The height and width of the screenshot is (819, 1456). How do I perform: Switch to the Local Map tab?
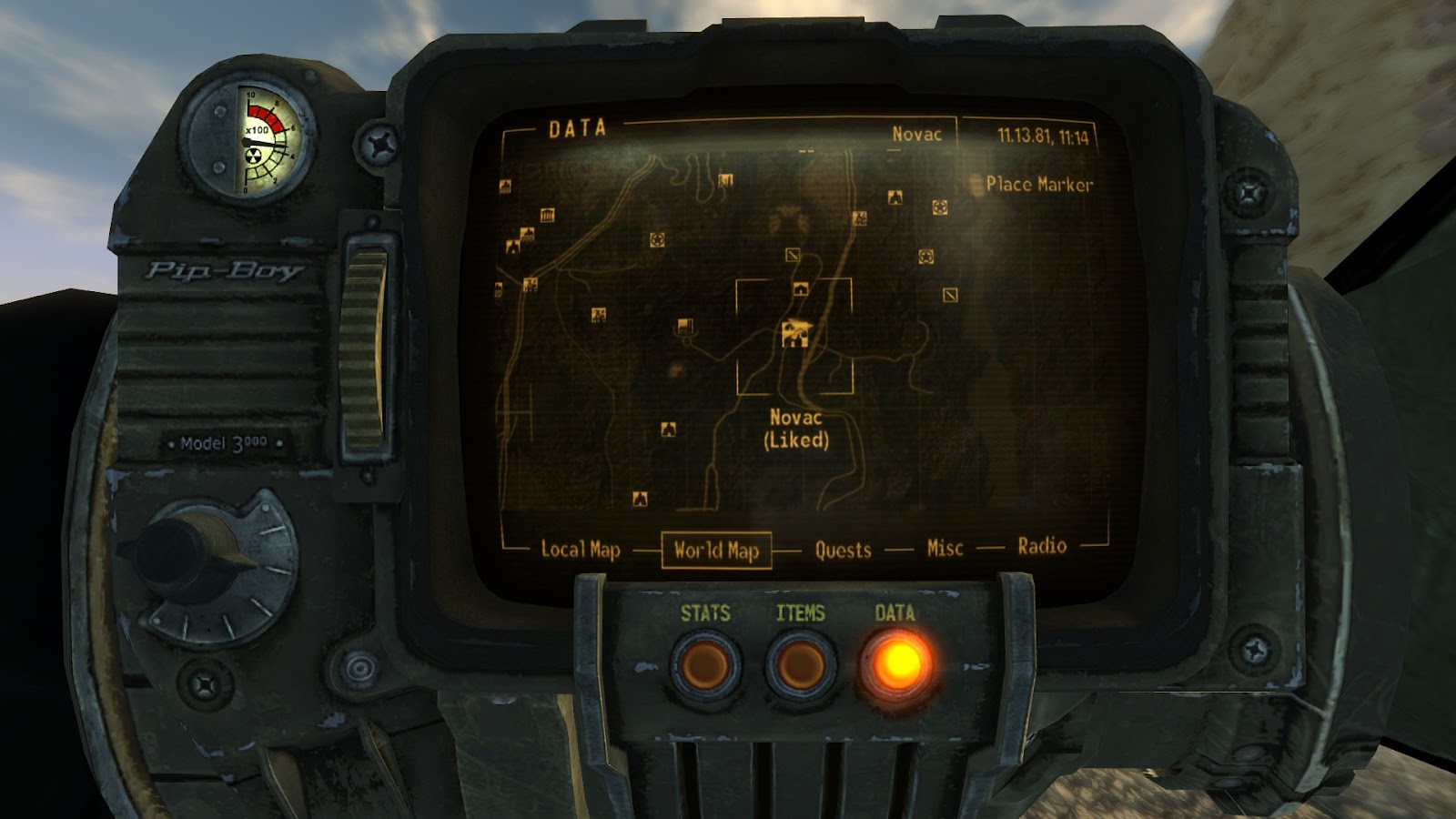point(581,550)
